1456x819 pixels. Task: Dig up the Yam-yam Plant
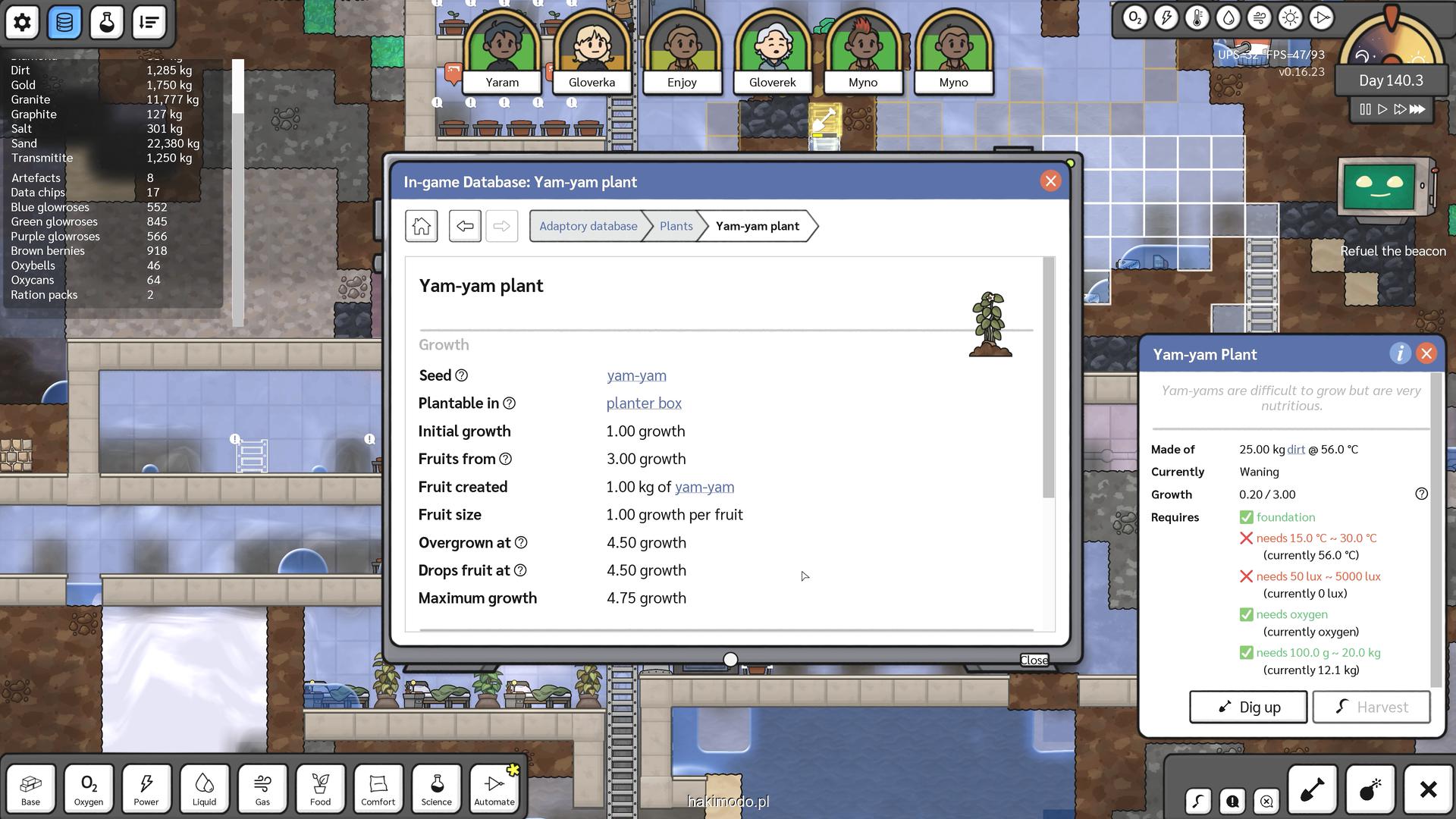click(1248, 707)
